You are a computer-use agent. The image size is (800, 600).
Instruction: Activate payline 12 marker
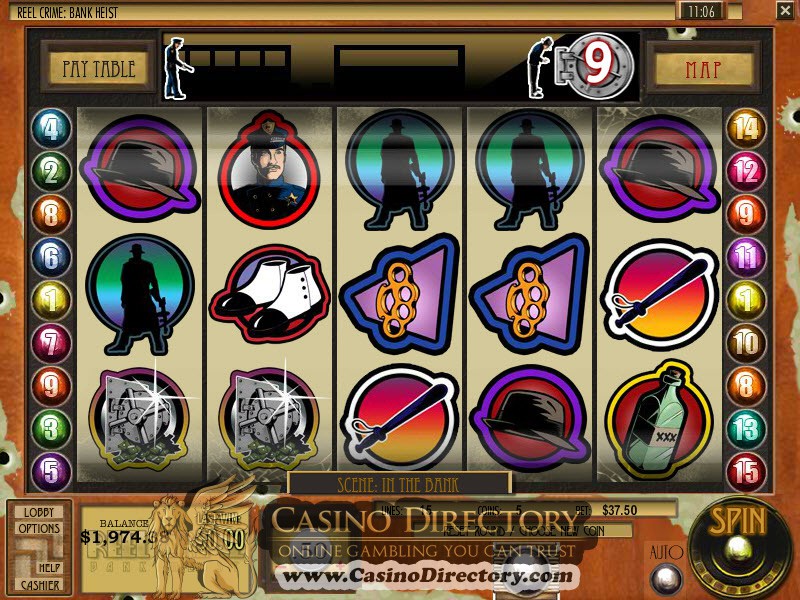point(744,171)
